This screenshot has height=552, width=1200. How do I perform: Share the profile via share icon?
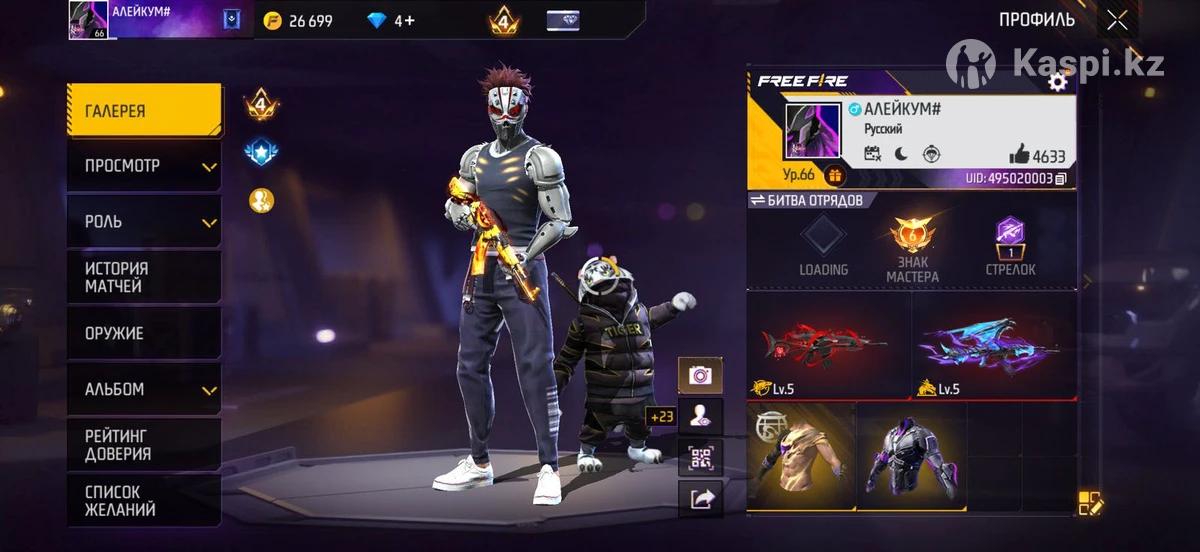(x=700, y=499)
